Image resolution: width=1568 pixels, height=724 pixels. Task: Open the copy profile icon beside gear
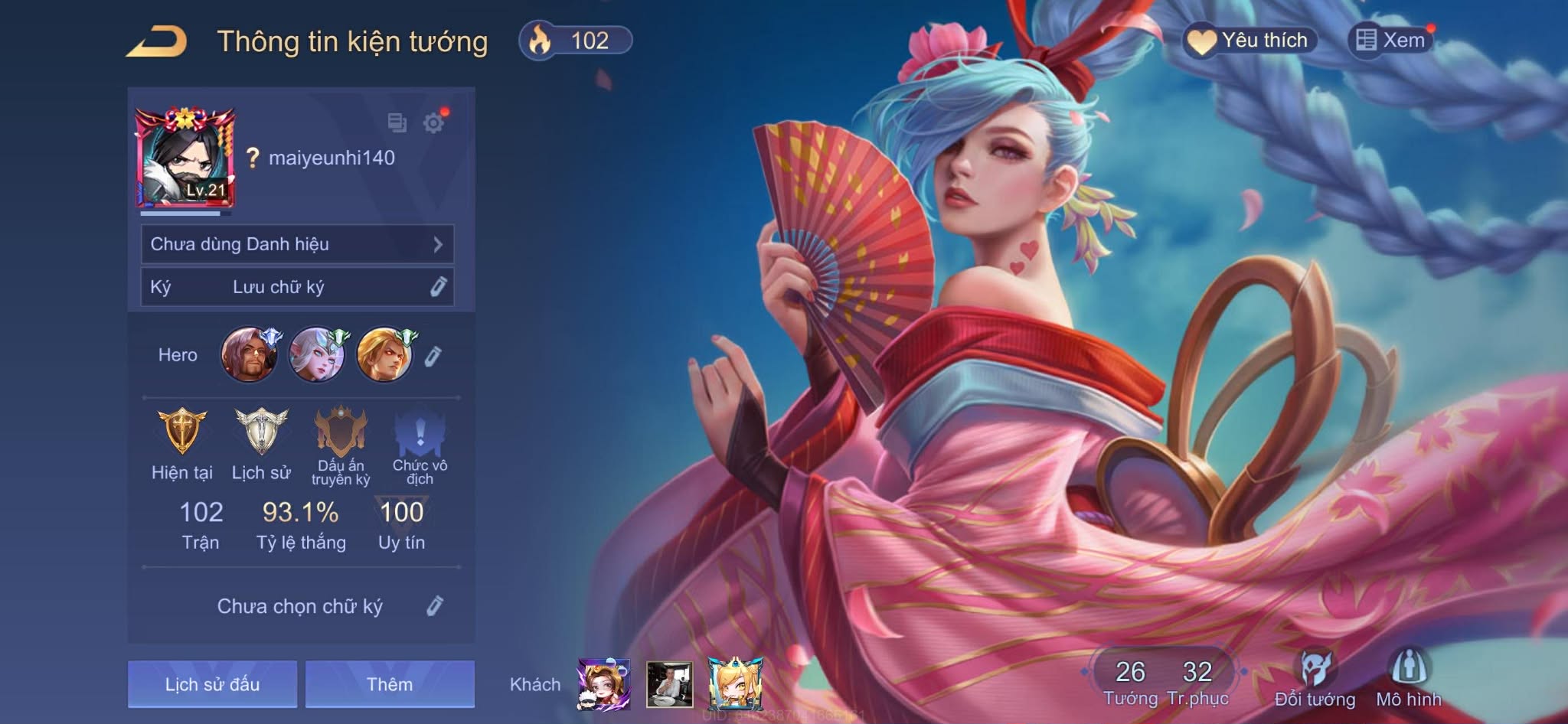(x=397, y=122)
